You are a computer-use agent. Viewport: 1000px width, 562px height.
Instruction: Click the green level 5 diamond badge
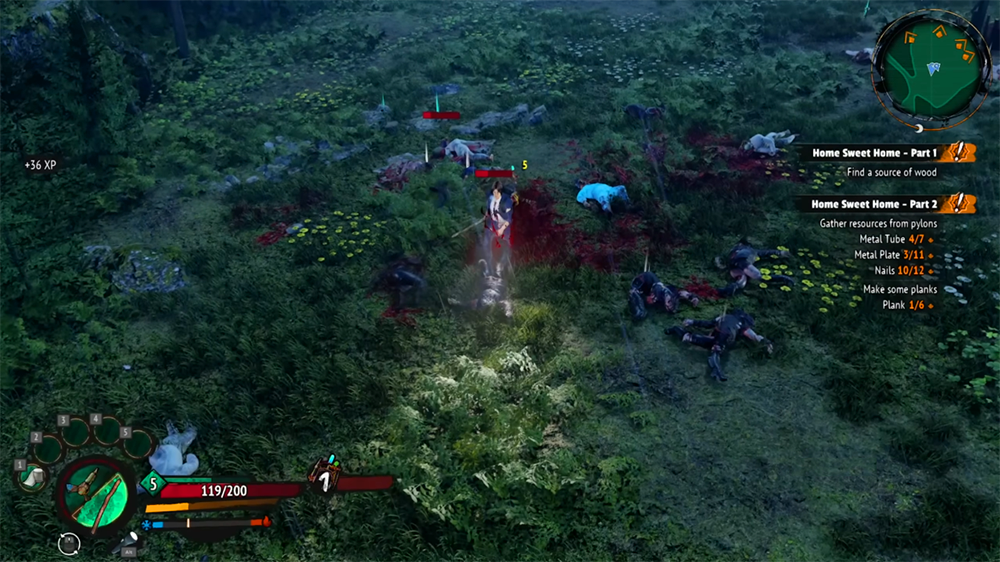[153, 484]
